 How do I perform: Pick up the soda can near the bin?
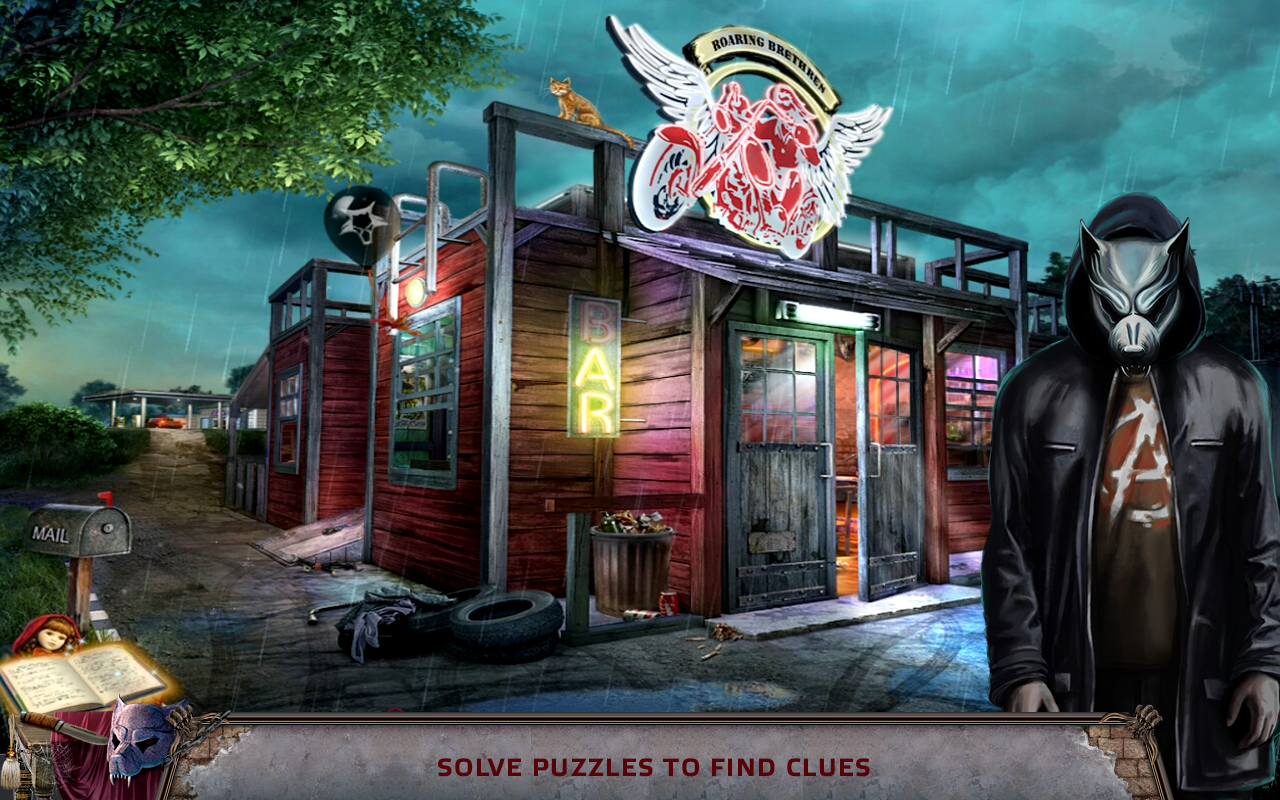point(666,603)
